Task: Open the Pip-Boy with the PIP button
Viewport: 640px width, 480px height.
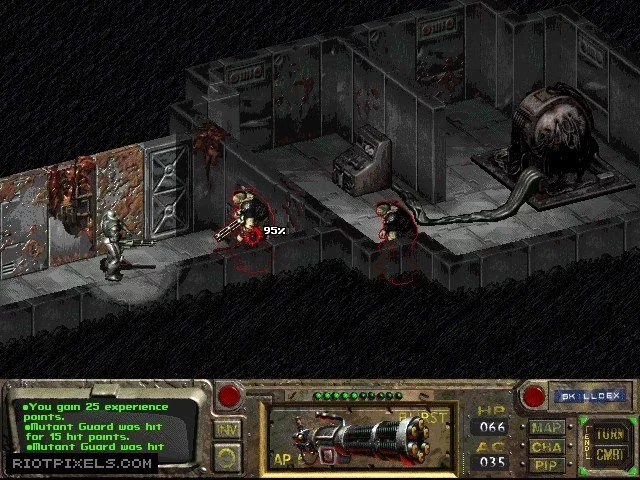Action: [x=546, y=465]
